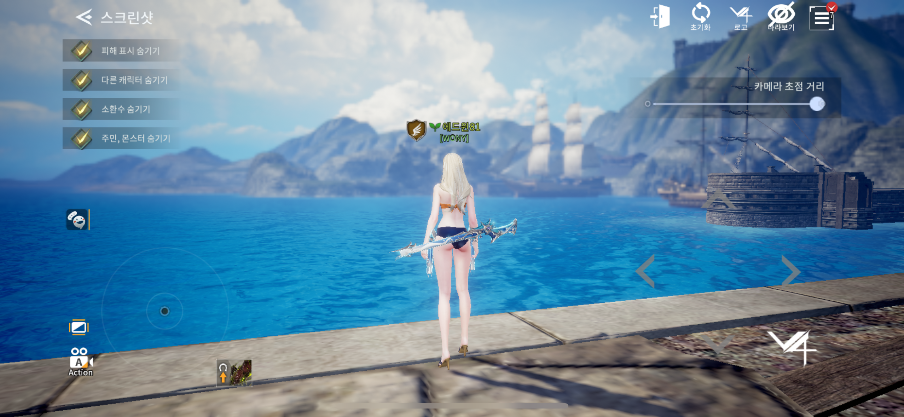Click the crossed-out eye icon
The height and width of the screenshot is (417, 904).
click(780, 15)
